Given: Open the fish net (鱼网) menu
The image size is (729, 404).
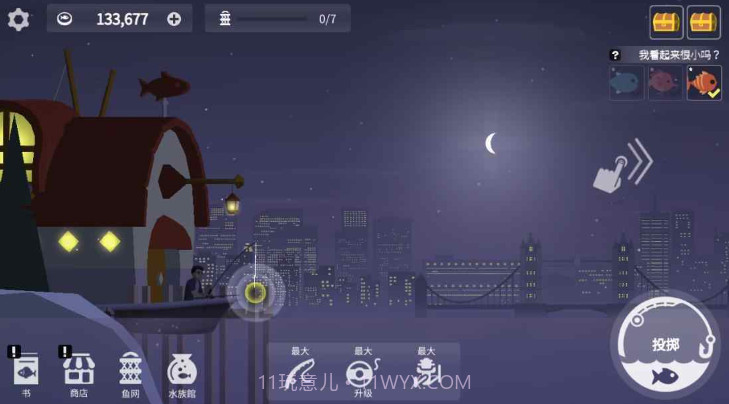Looking at the screenshot, I should coord(131,371).
